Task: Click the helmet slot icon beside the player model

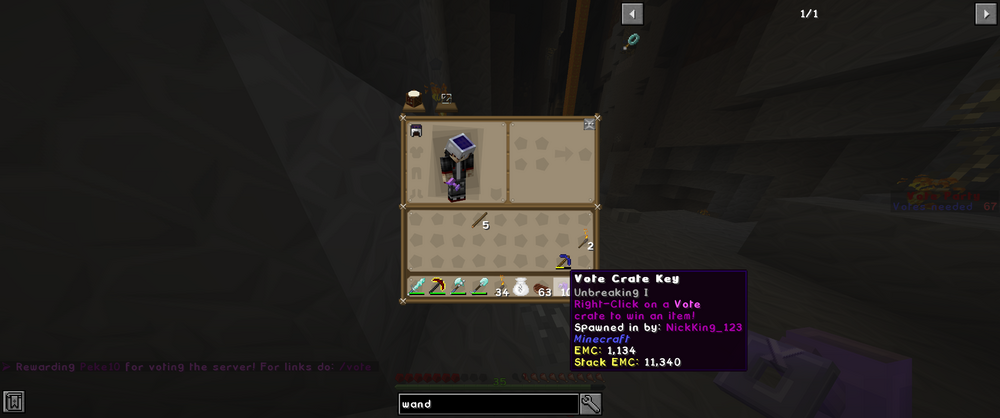Action: click(x=416, y=130)
